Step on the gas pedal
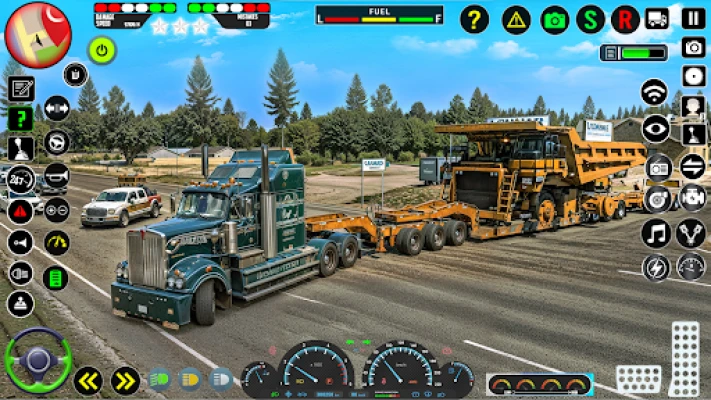The height and width of the screenshot is (400, 711). (x=685, y=358)
